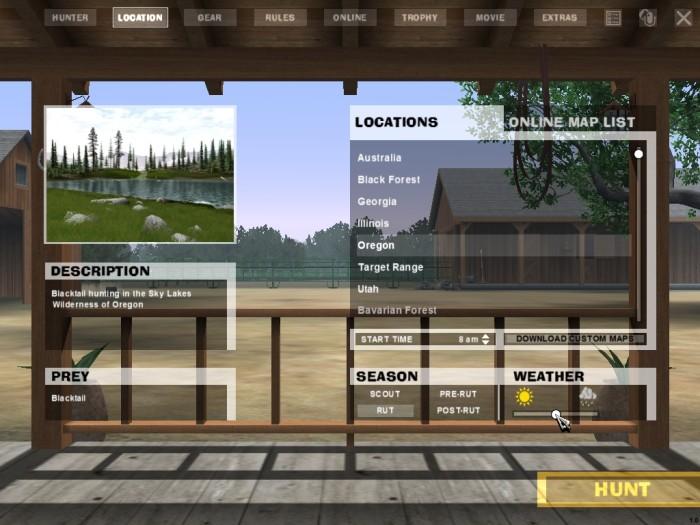Select the Black Forest location

[x=389, y=180]
